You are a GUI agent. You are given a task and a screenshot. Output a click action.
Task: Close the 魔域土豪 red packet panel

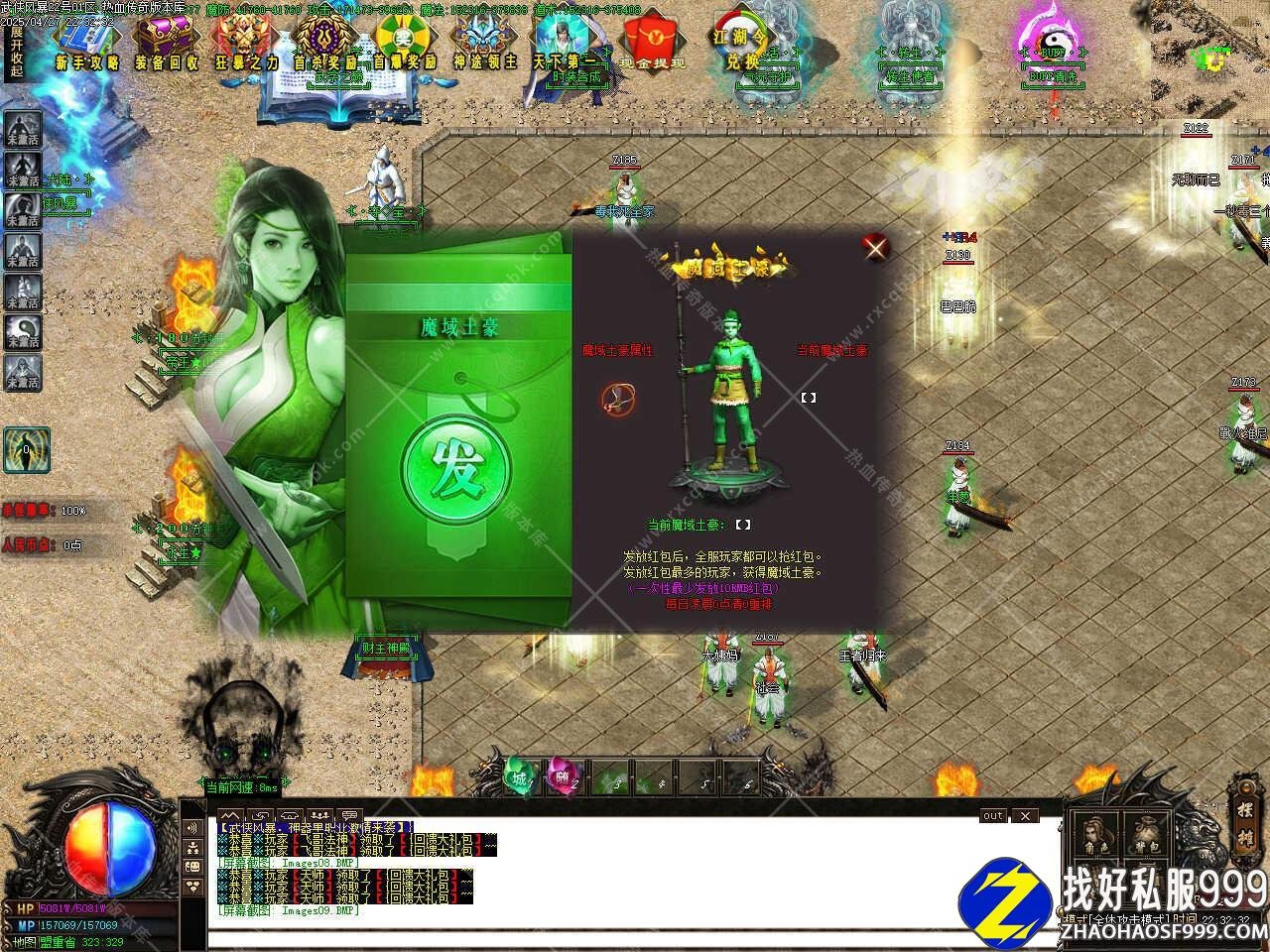(874, 247)
